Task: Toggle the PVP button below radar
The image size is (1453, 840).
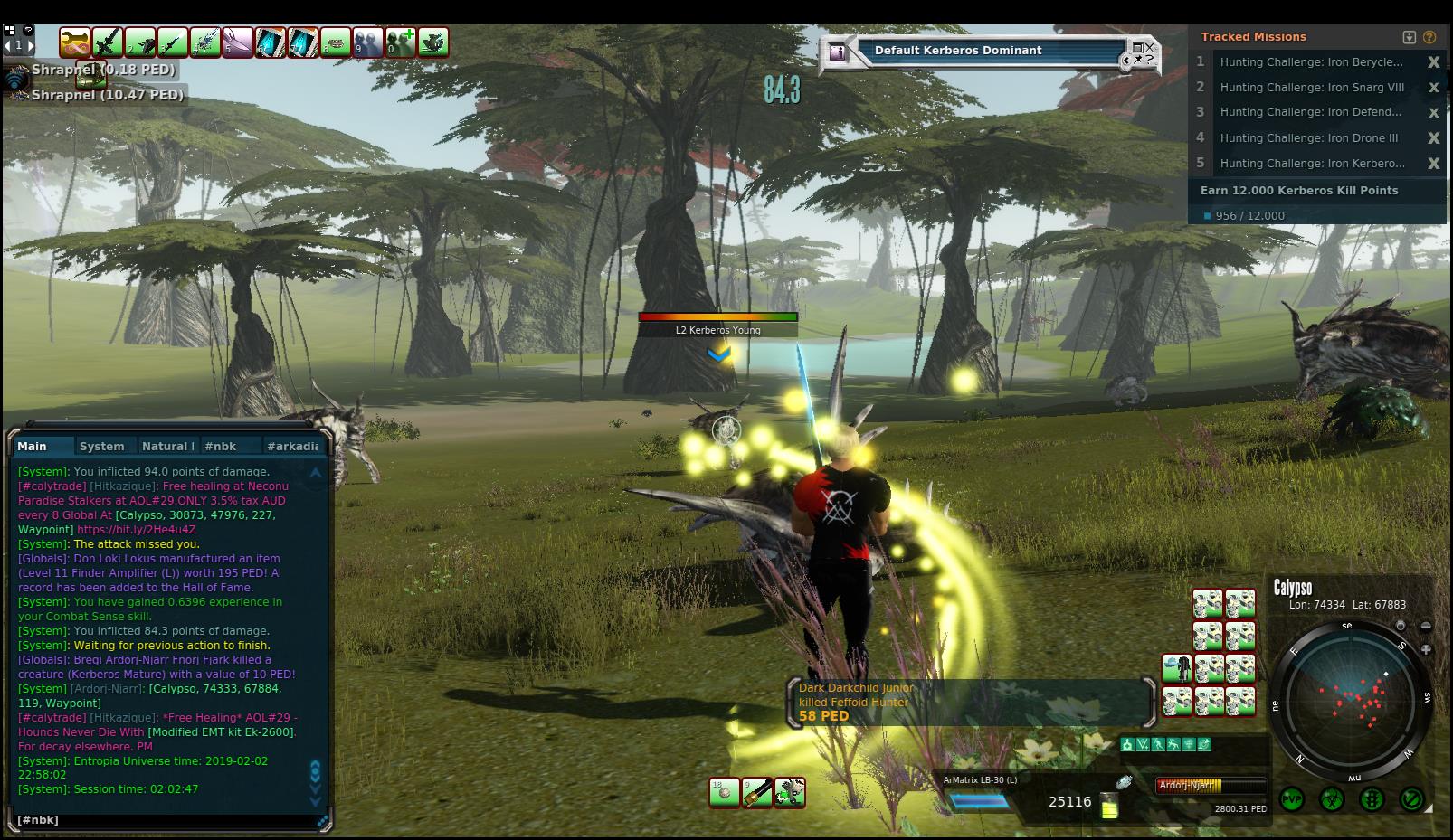Action: pyautogui.click(x=1292, y=799)
